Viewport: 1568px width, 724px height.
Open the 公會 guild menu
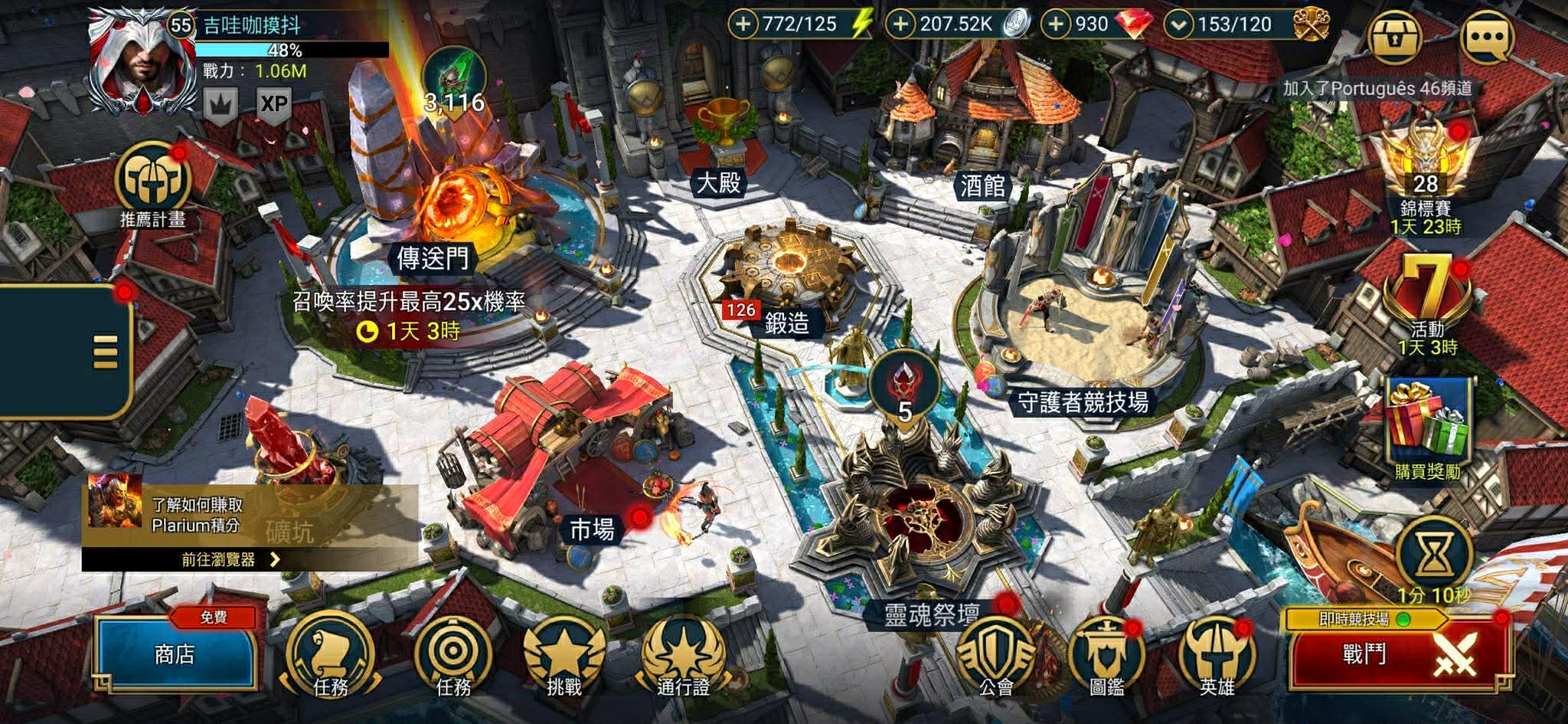(996, 655)
